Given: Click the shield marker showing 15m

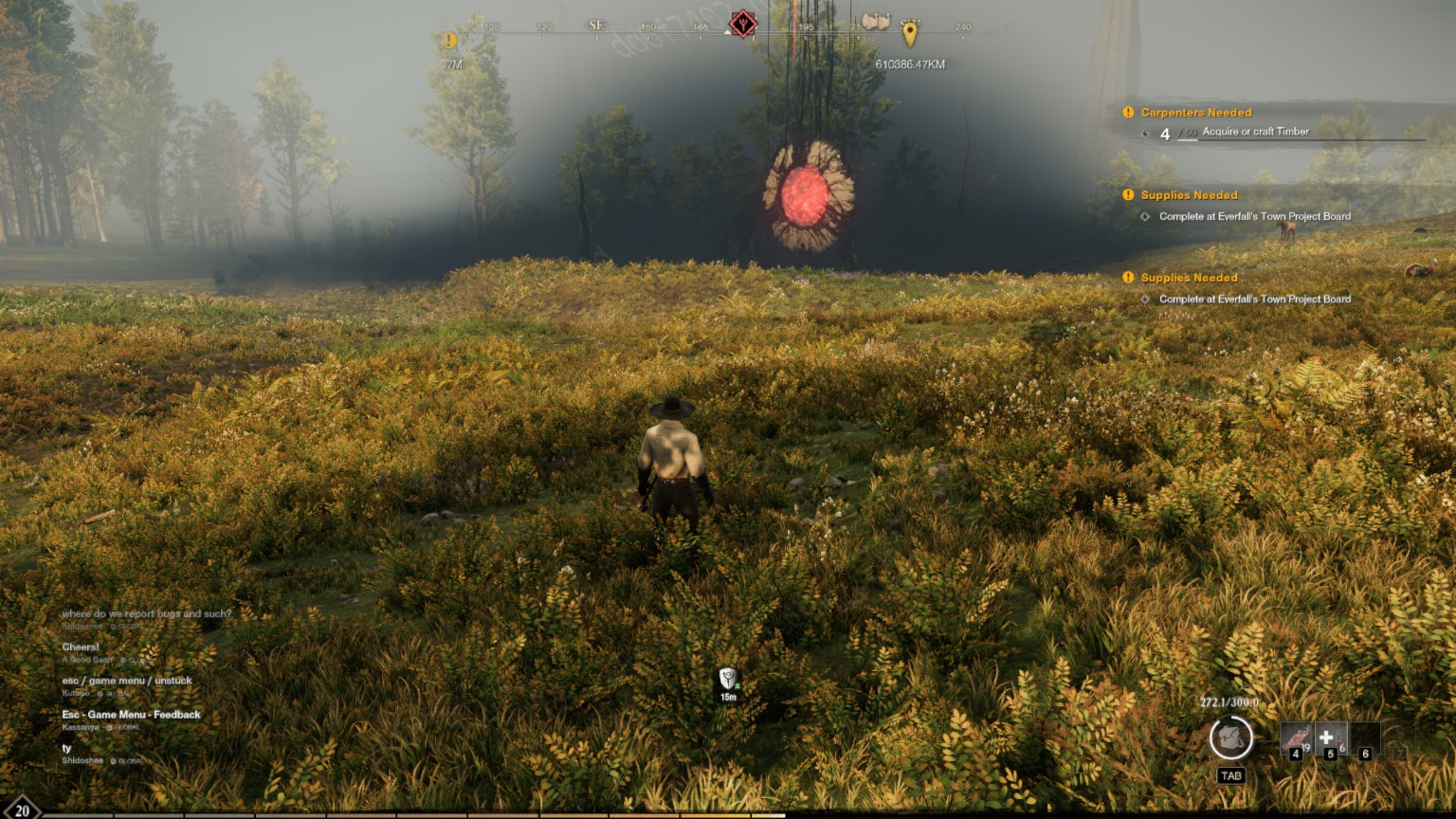Looking at the screenshot, I should (728, 679).
